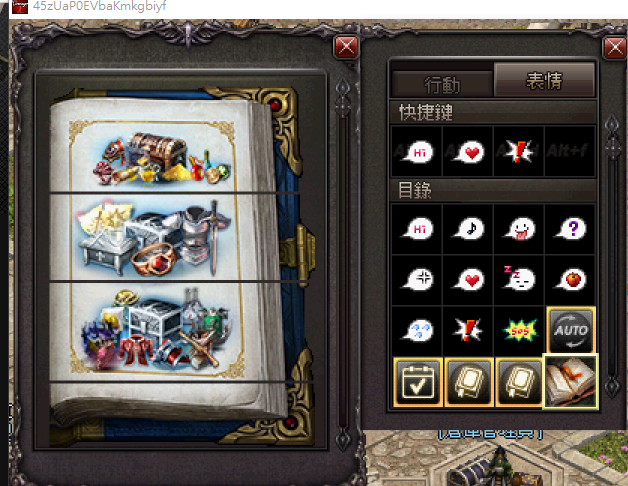Close the book panel window
Image resolution: width=628 pixels, height=486 pixels.
point(346,47)
